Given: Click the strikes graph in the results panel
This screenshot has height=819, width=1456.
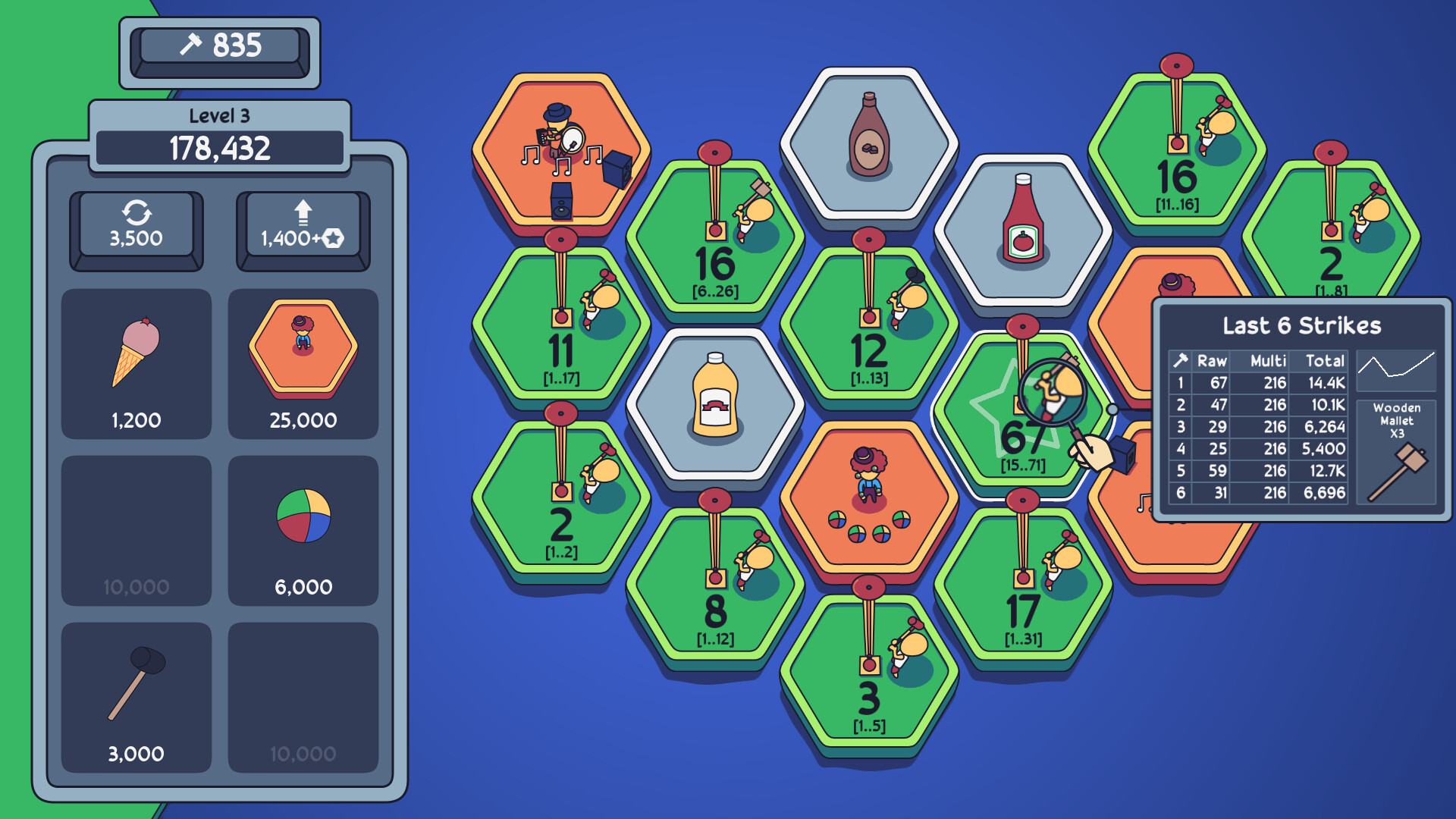Looking at the screenshot, I should click(1397, 372).
